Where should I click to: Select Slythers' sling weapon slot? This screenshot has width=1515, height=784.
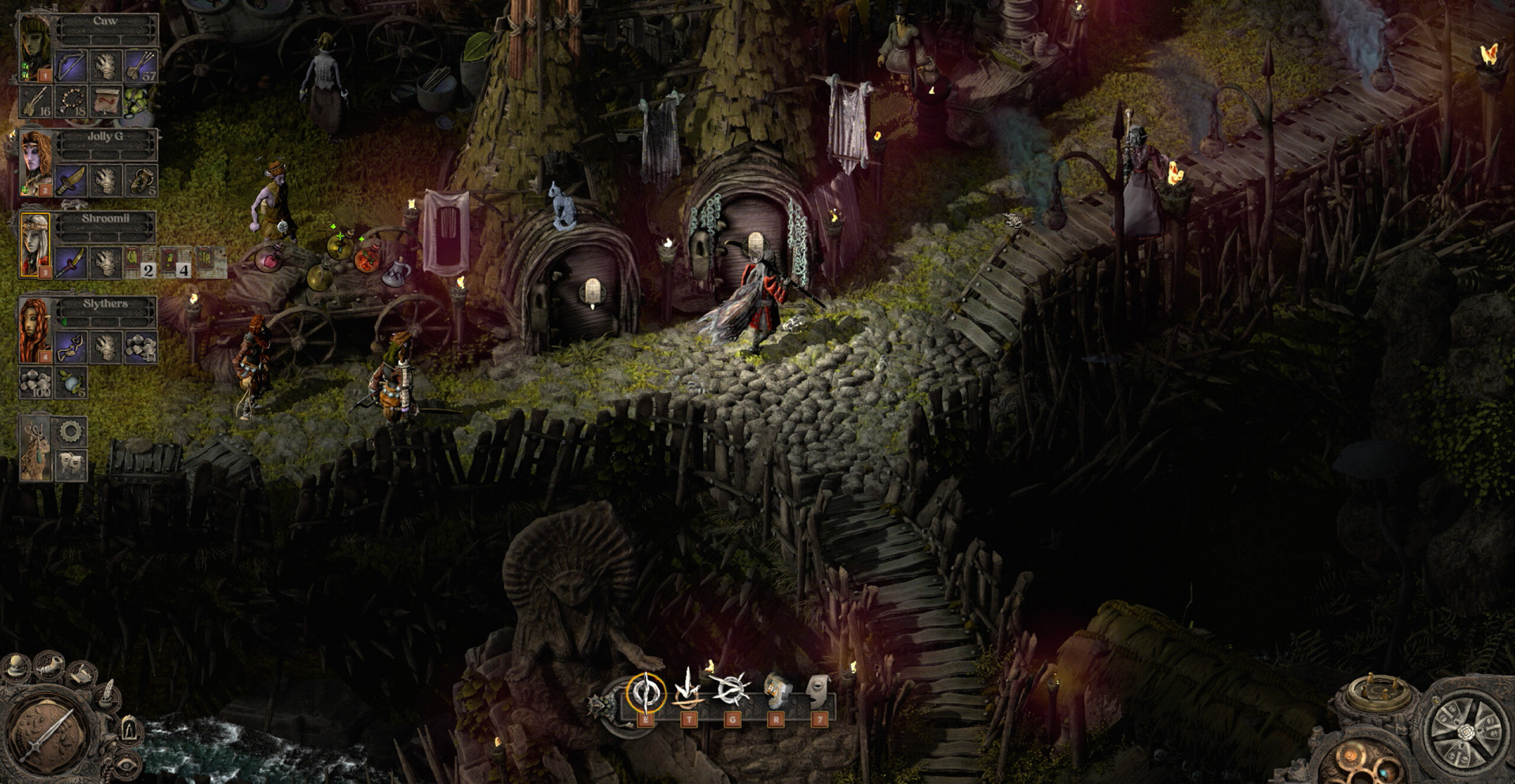[70, 346]
